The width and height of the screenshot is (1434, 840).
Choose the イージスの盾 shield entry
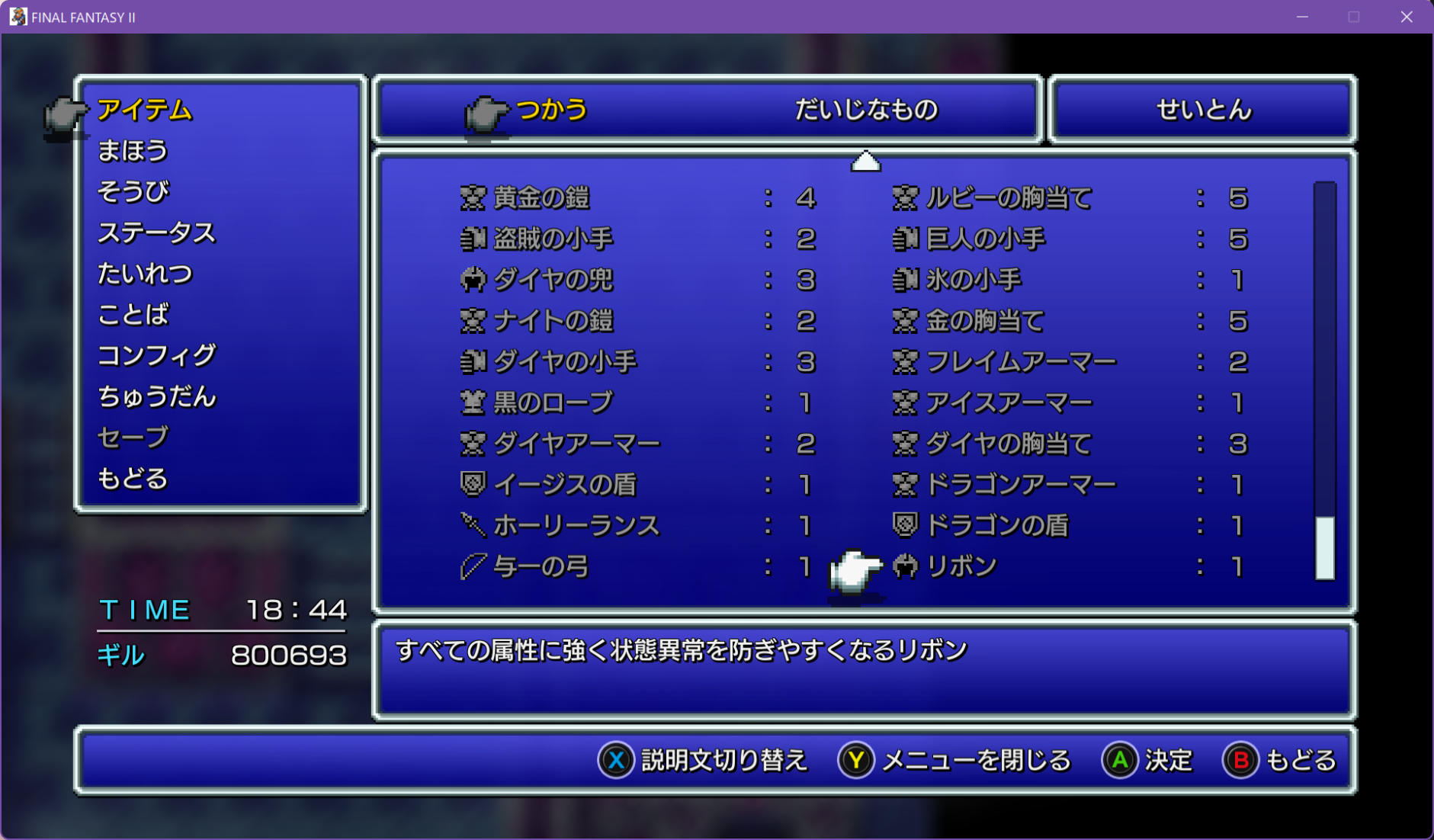tap(564, 485)
